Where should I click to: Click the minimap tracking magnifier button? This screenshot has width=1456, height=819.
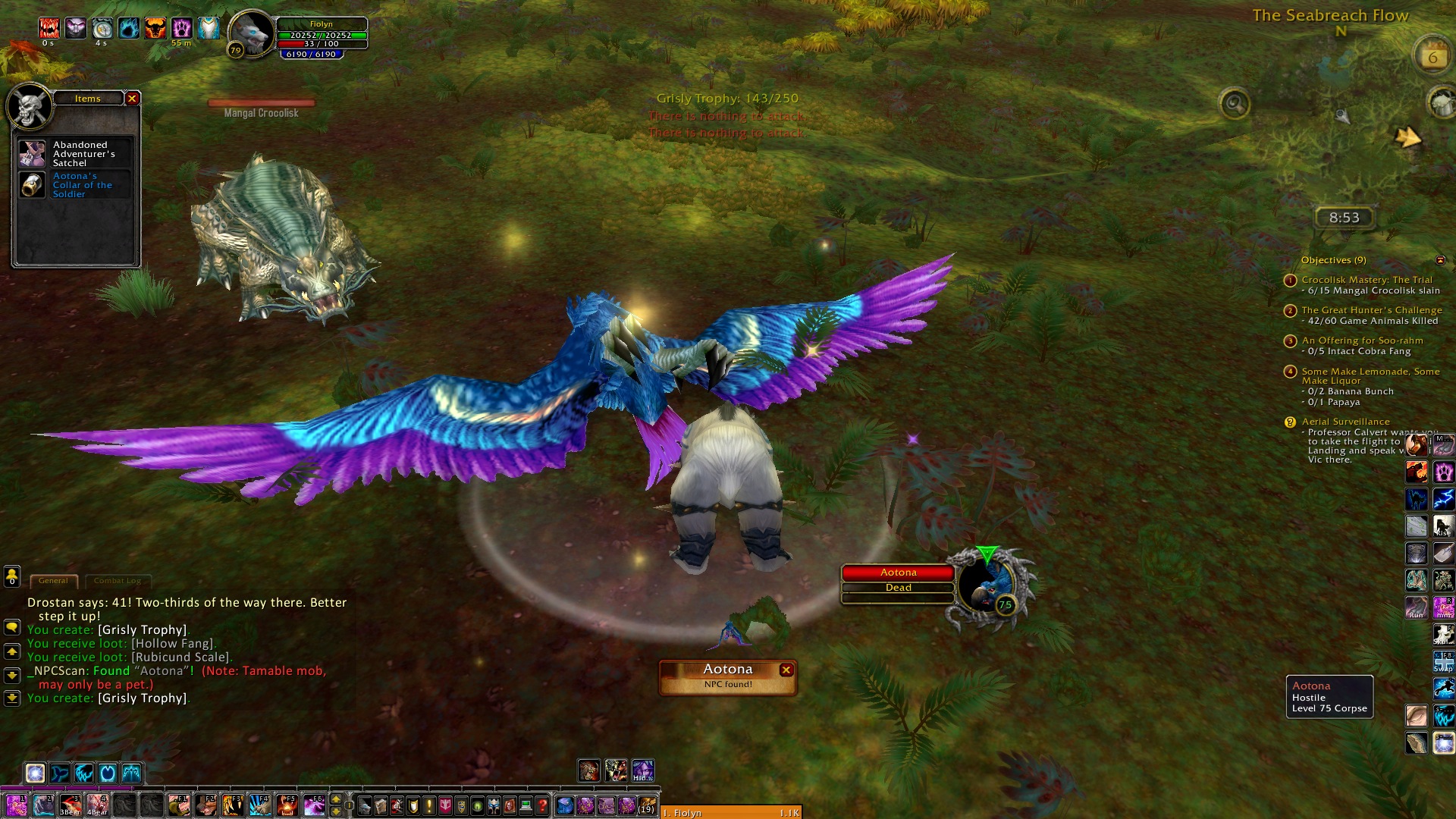point(1234,103)
